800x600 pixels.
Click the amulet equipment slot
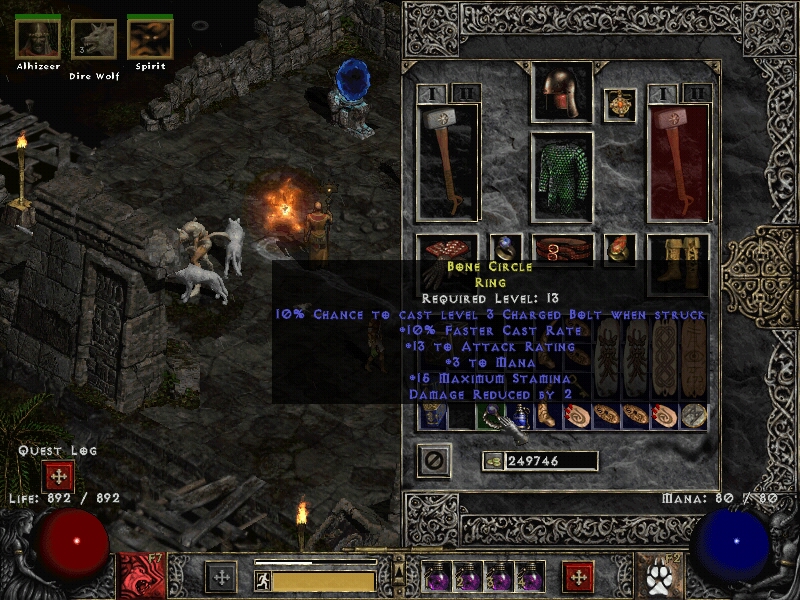(620, 106)
